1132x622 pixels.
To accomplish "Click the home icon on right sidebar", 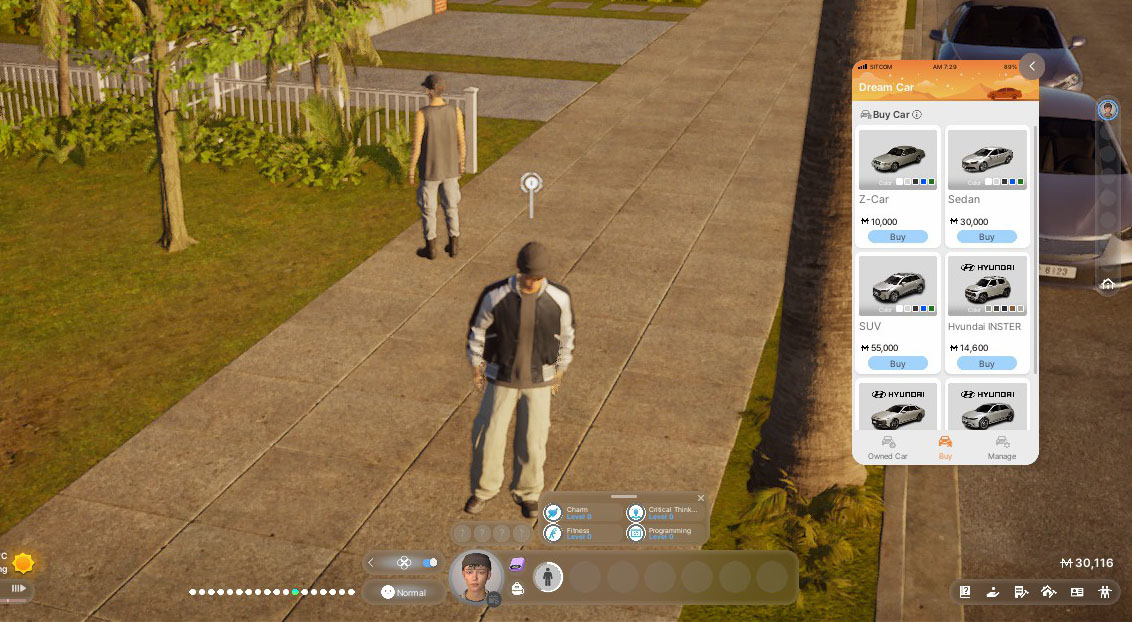I will point(1108,284).
